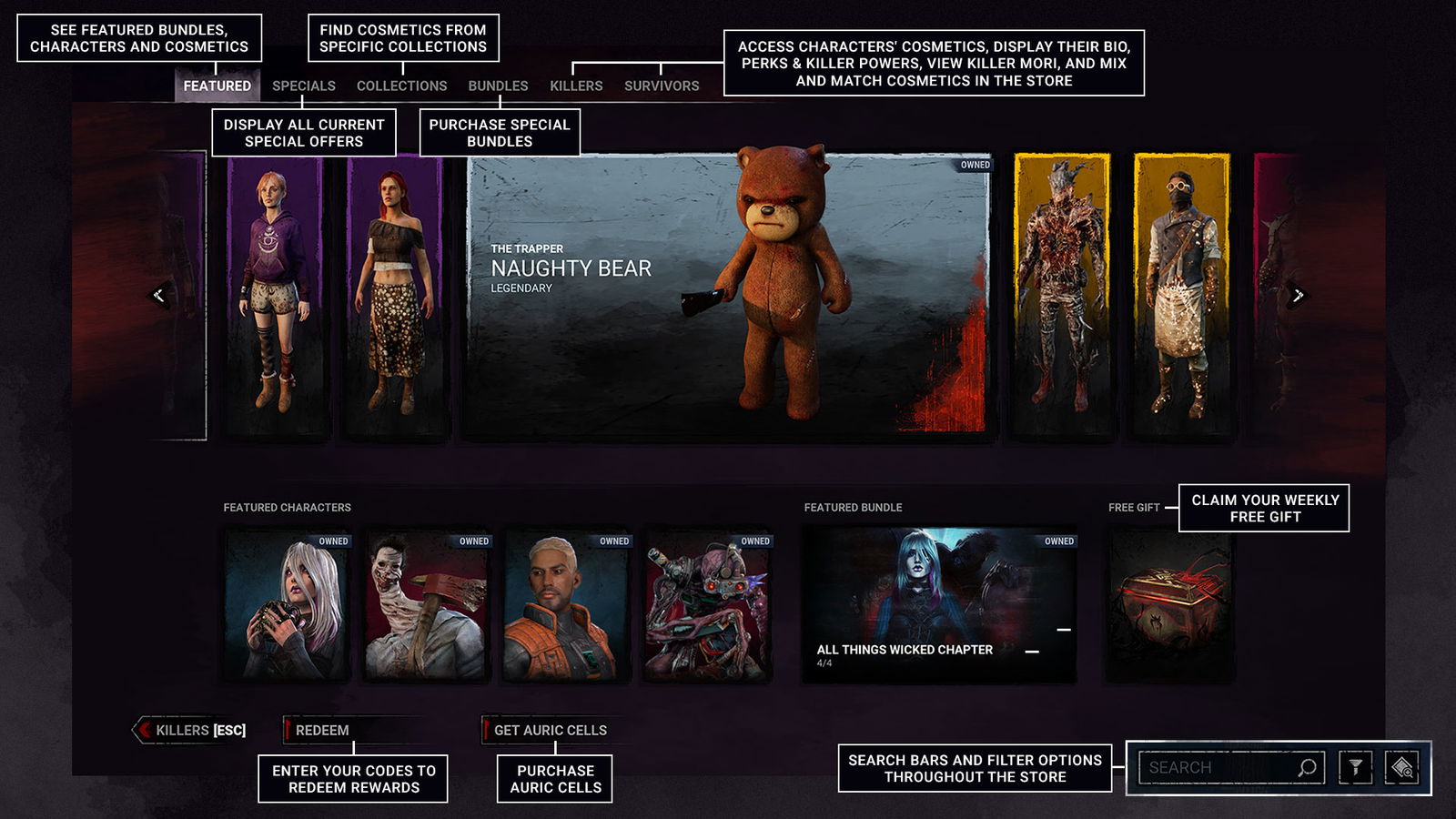1456x819 pixels.
Task: Focus the store Search field
Action: pos(1215,767)
